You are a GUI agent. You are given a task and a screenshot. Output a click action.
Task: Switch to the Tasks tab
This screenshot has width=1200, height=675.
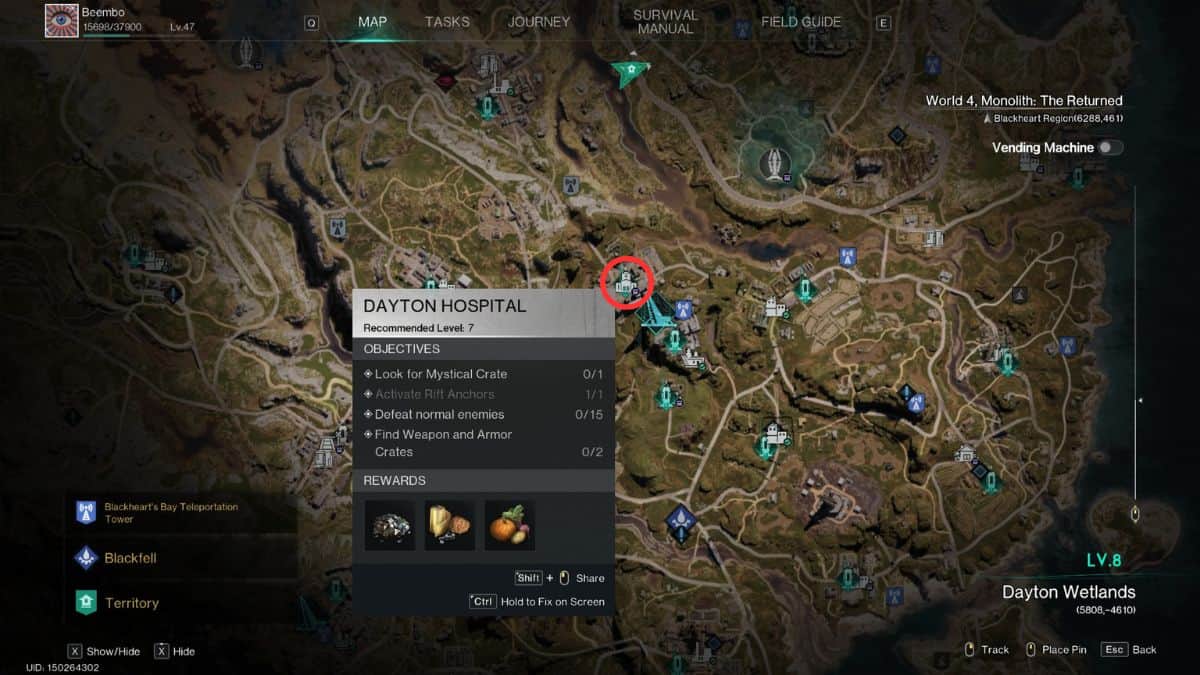447,22
